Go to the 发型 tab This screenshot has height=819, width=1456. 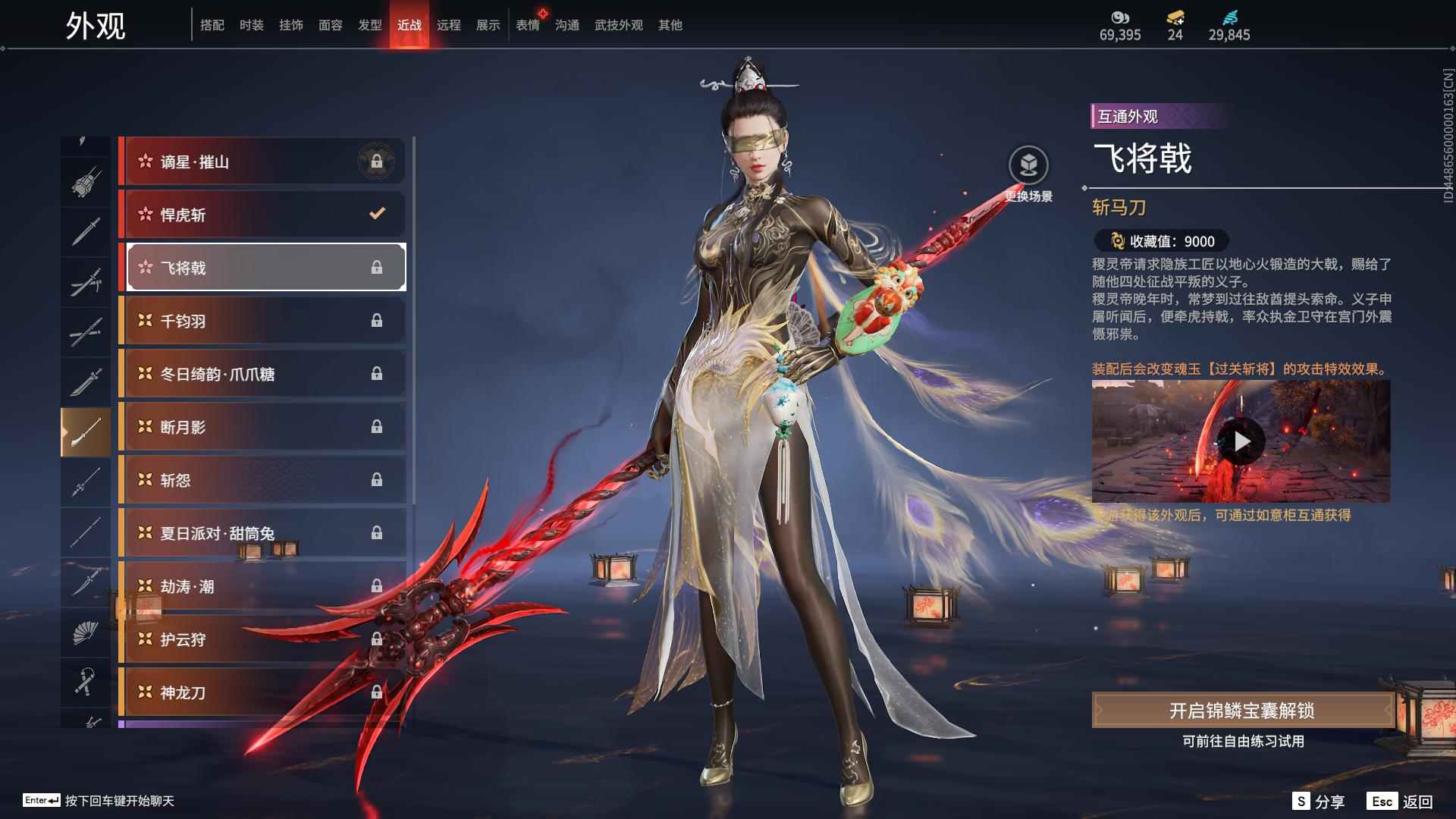pyautogui.click(x=369, y=25)
